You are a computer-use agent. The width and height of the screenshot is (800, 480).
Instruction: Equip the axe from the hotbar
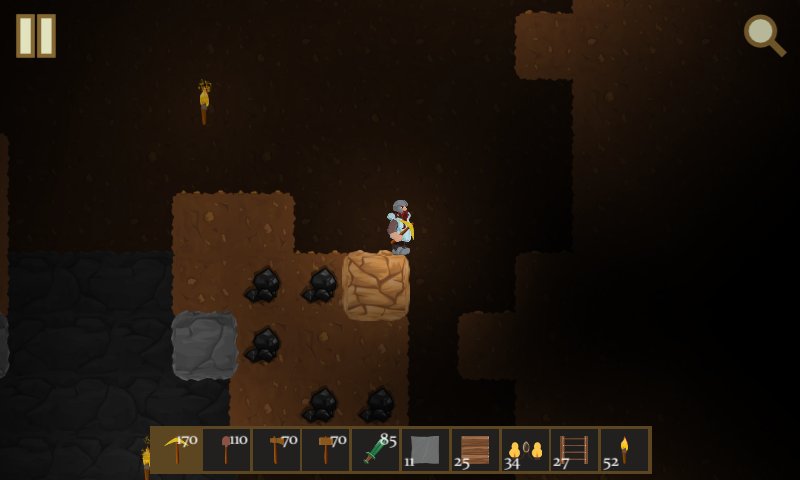coord(276,450)
